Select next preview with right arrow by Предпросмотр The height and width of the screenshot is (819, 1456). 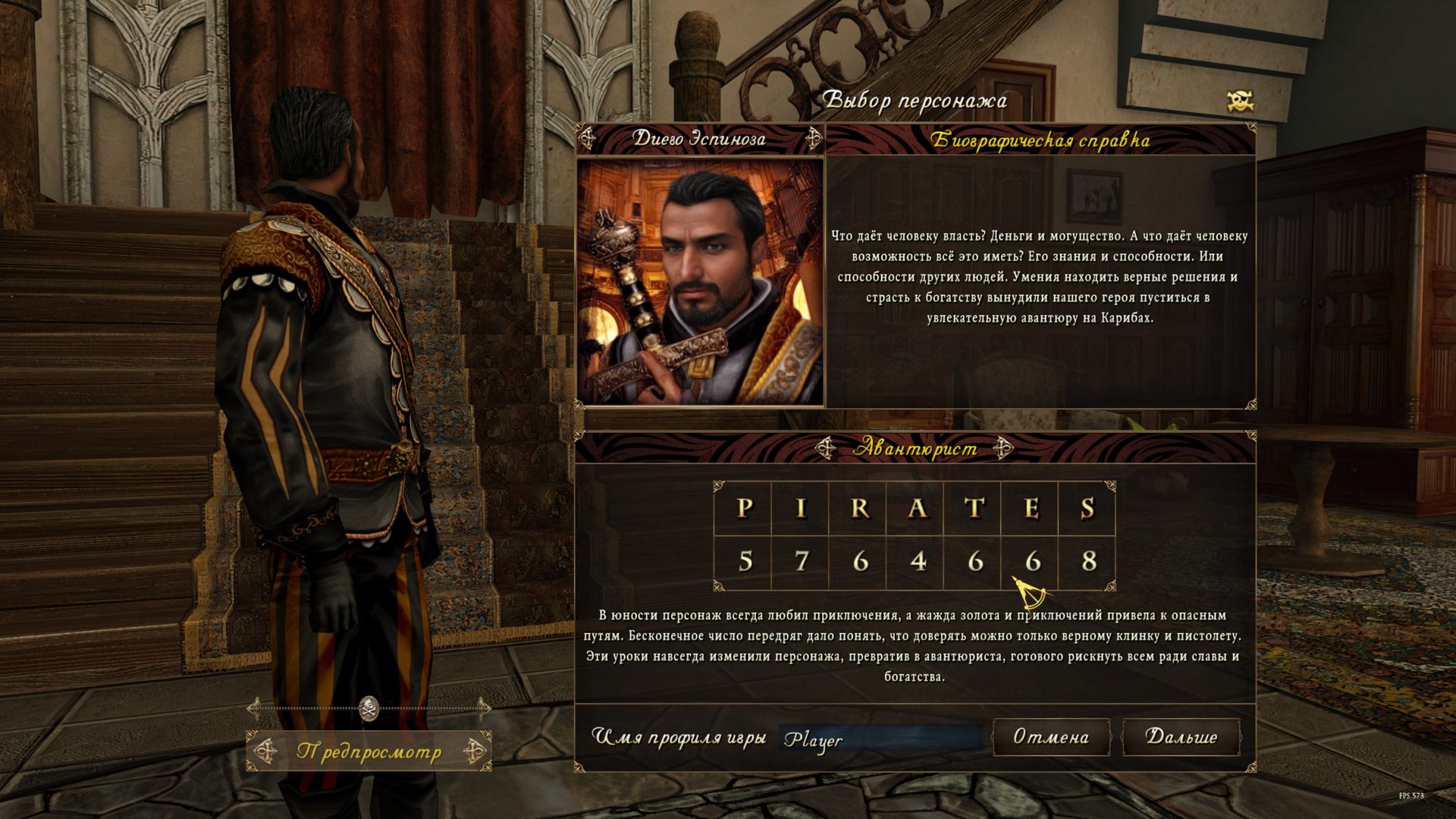(x=475, y=752)
